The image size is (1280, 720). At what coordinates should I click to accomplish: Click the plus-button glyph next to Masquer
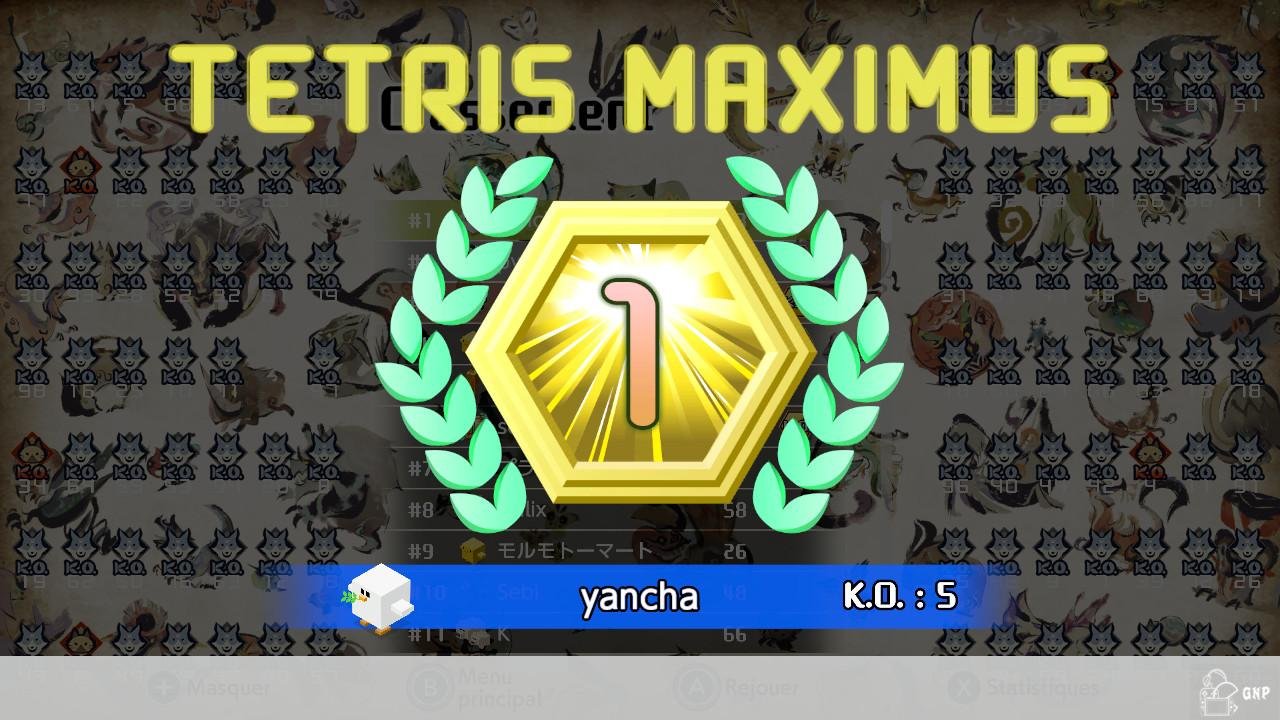162,688
